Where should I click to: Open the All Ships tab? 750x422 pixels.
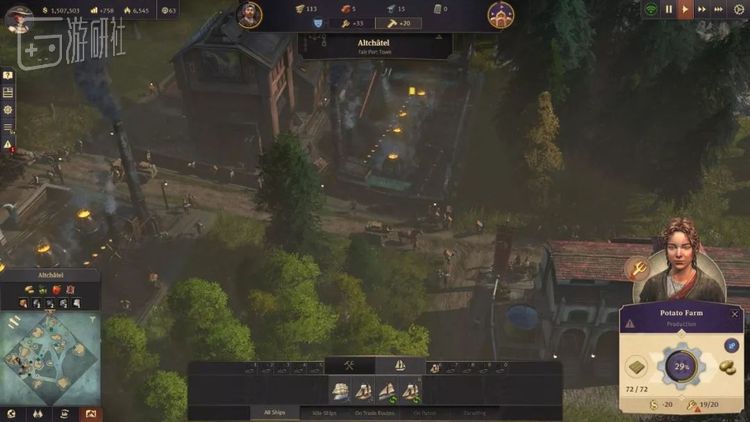coord(274,412)
